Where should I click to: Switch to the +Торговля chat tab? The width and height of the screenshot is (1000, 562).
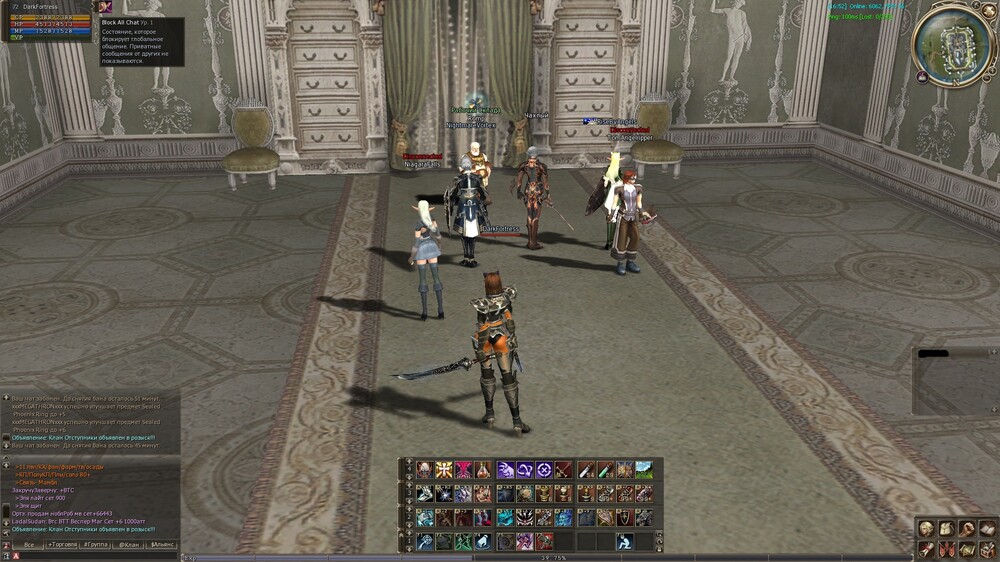[x=63, y=545]
